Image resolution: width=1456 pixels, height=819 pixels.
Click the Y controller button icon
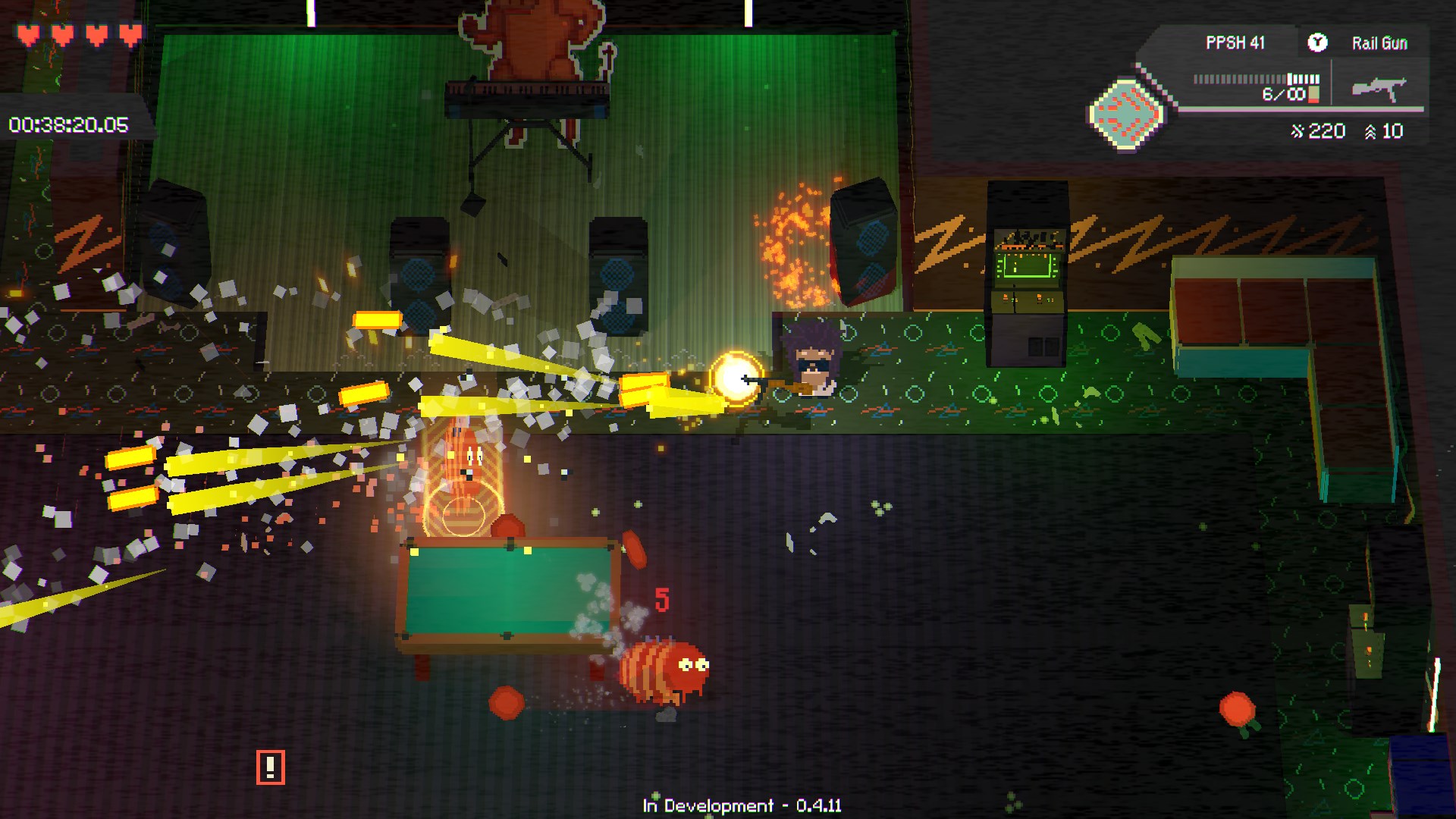(x=1319, y=43)
